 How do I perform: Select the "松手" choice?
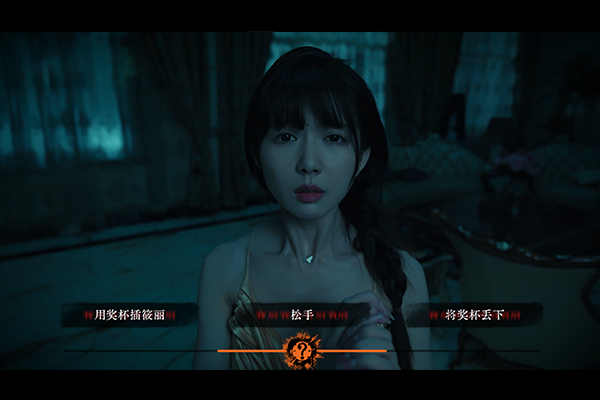(301, 315)
